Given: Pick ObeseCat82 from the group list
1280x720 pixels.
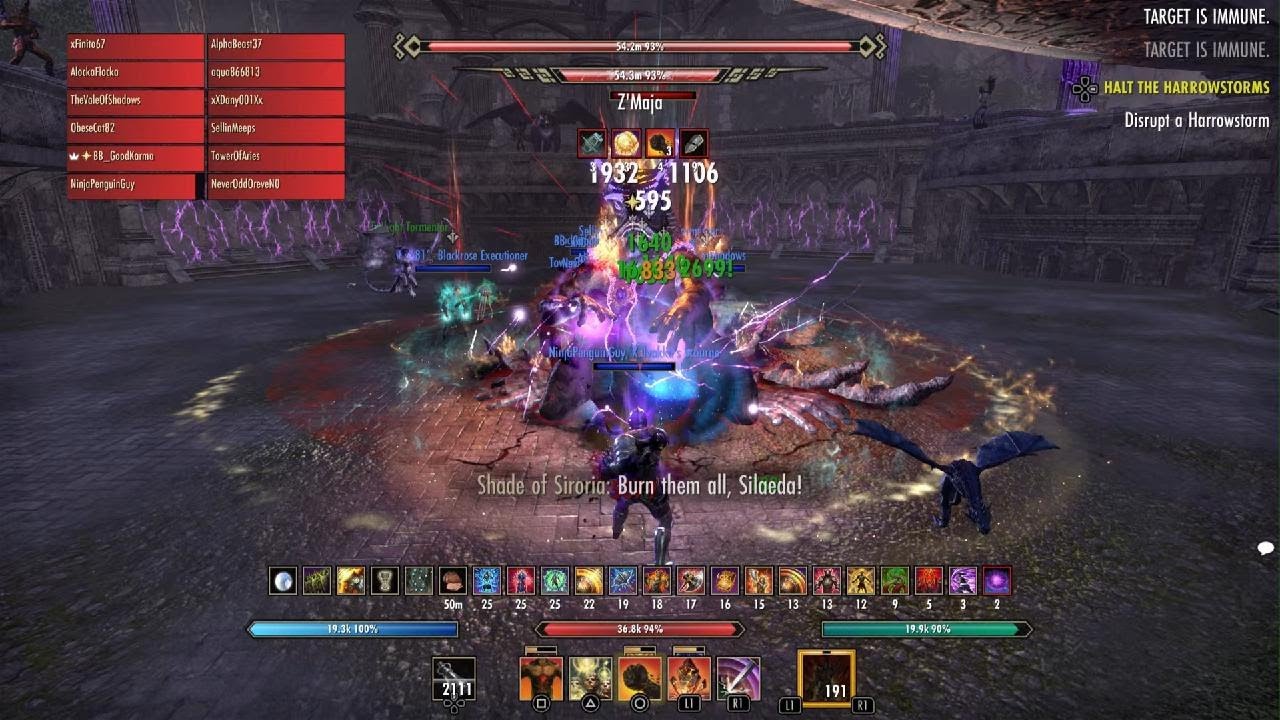Looking at the screenshot, I should tap(136, 130).
